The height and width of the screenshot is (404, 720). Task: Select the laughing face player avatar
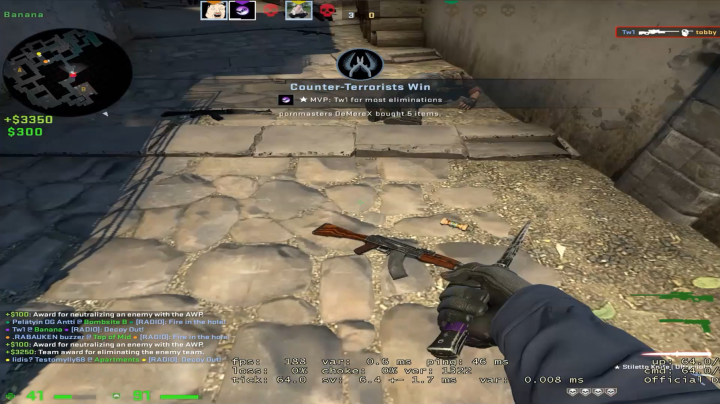214,11
